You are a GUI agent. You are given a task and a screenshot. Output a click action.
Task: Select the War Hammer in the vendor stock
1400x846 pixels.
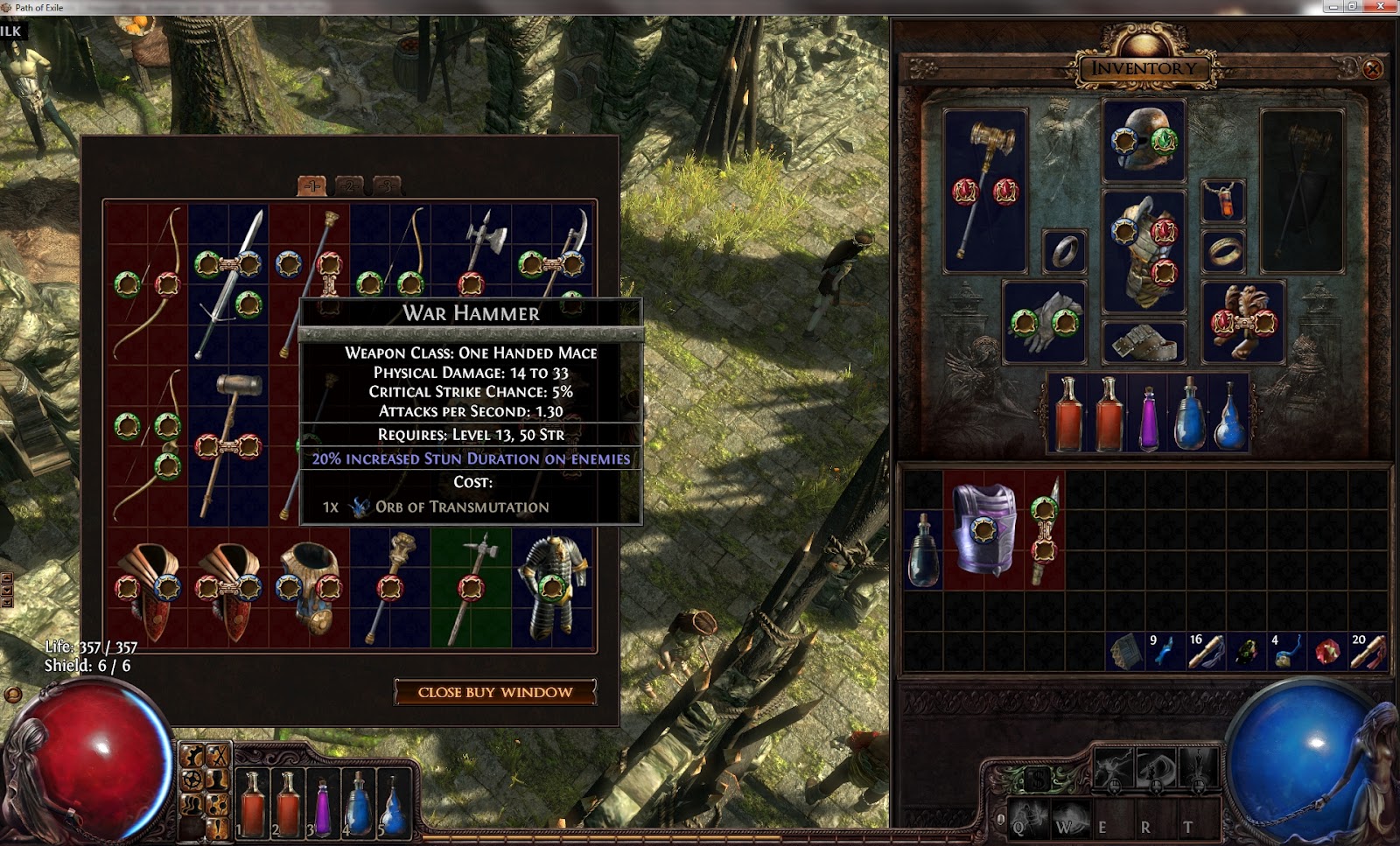tap(228, 446)
